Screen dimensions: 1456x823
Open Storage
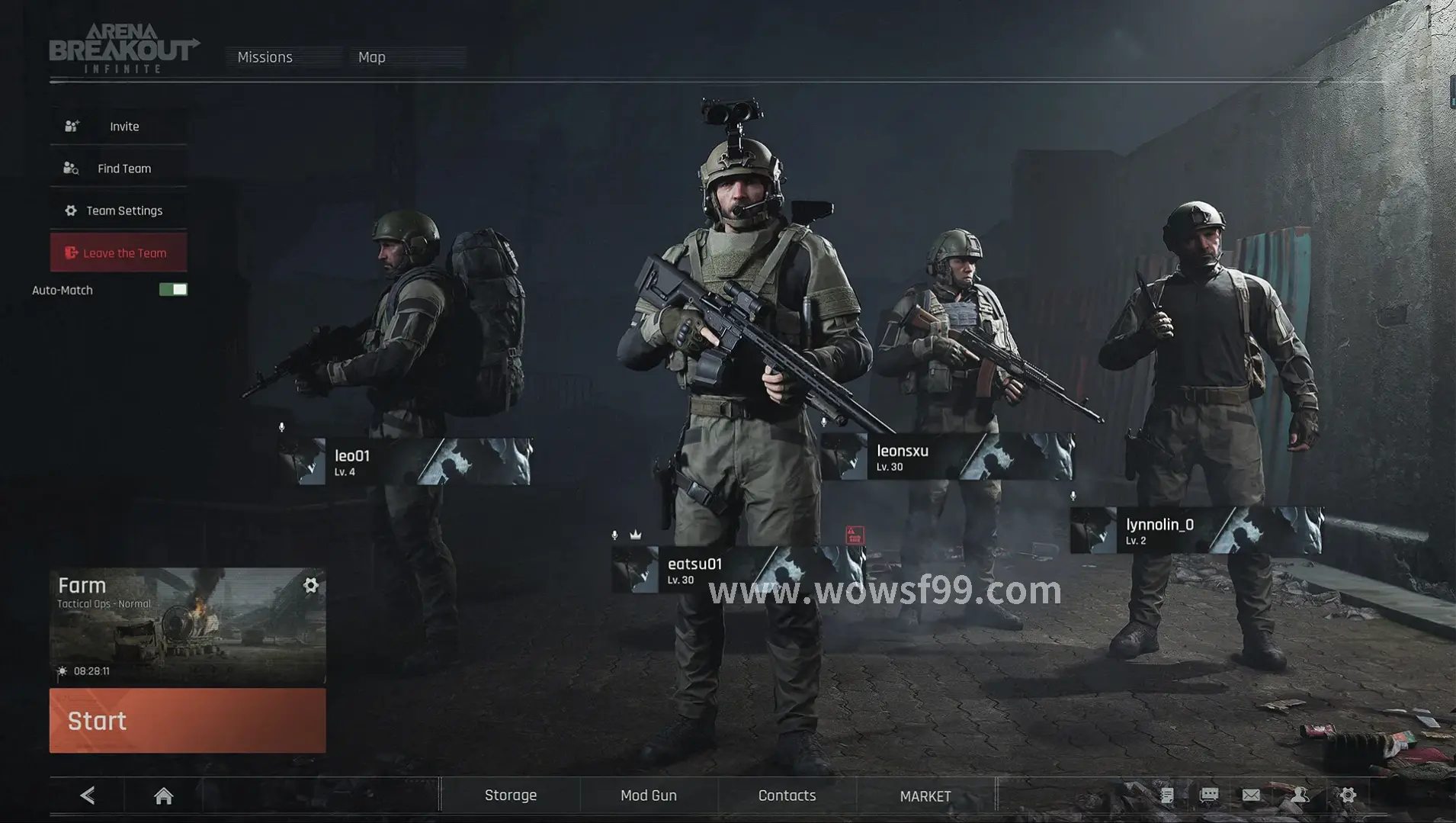[511, 796]
